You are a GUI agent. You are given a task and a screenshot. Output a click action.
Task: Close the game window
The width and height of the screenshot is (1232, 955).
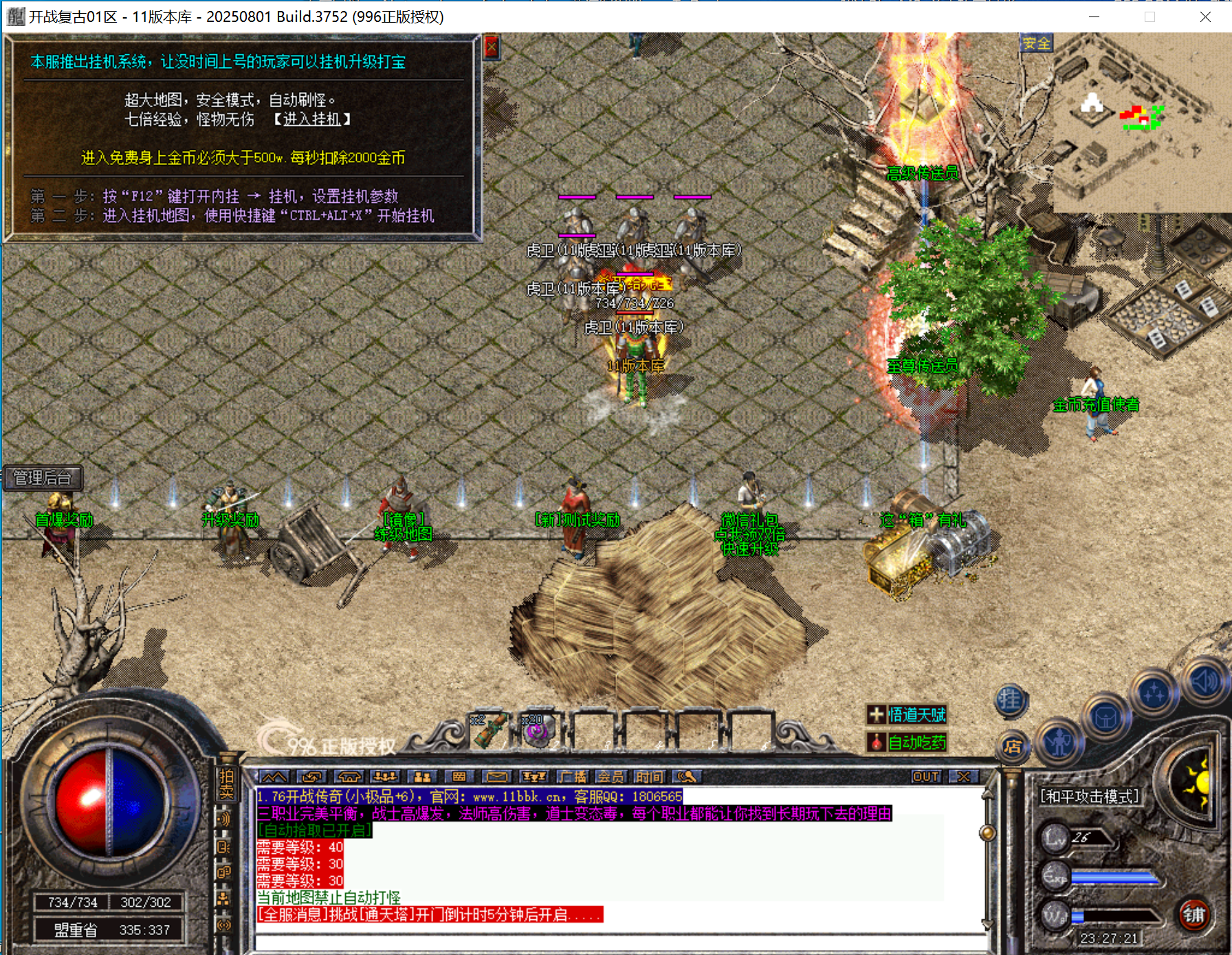(x=1205, y=17)
